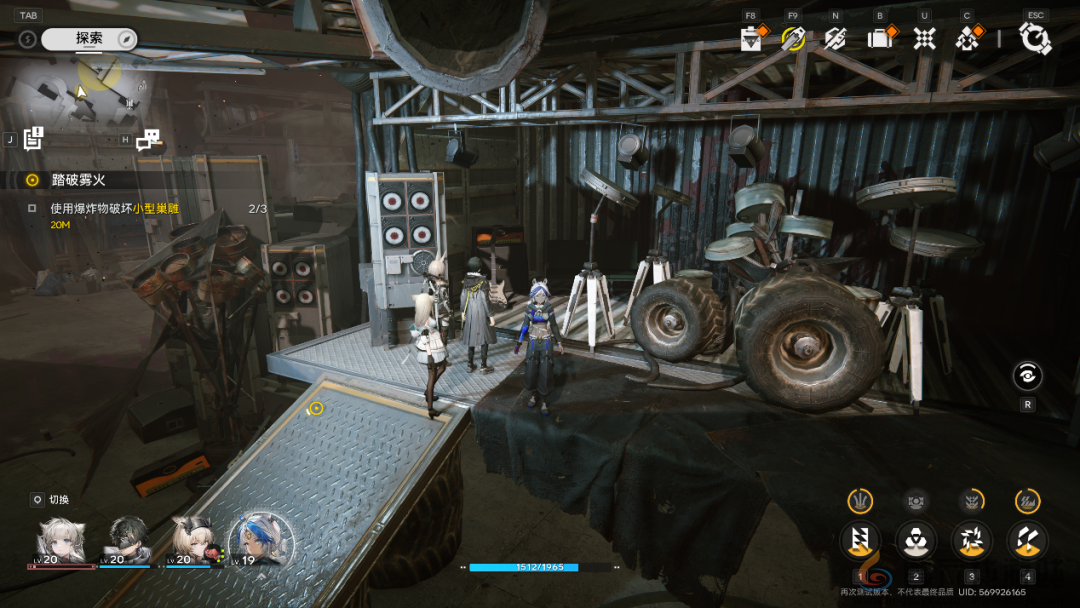Open the mission log document icon

click(34, 139)
